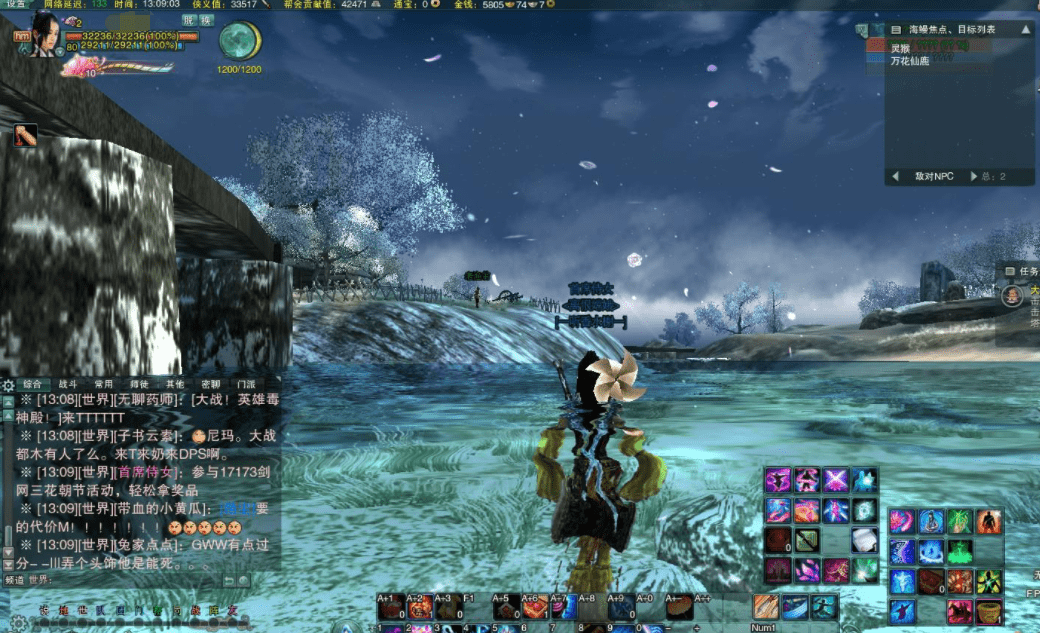The image size is (1040, 633).
Task: Open the 设置 settings button
Action: 15,5
